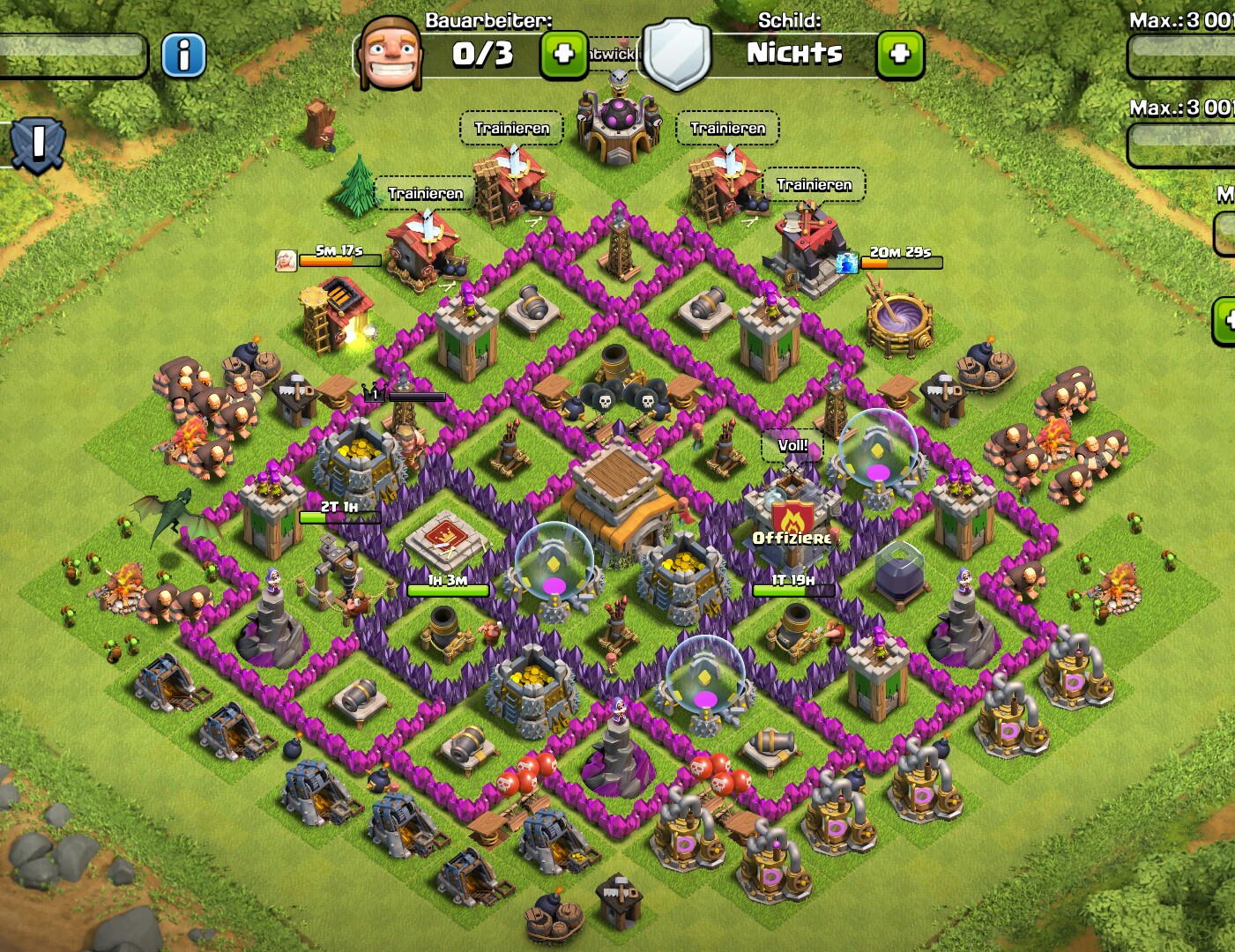Image resolution: width=1235 pixels, height=952 pixels.
Task: Tap the 'Voll!' bubble on the clan castle
Action: pyautogui.click(x=792, y=446)
